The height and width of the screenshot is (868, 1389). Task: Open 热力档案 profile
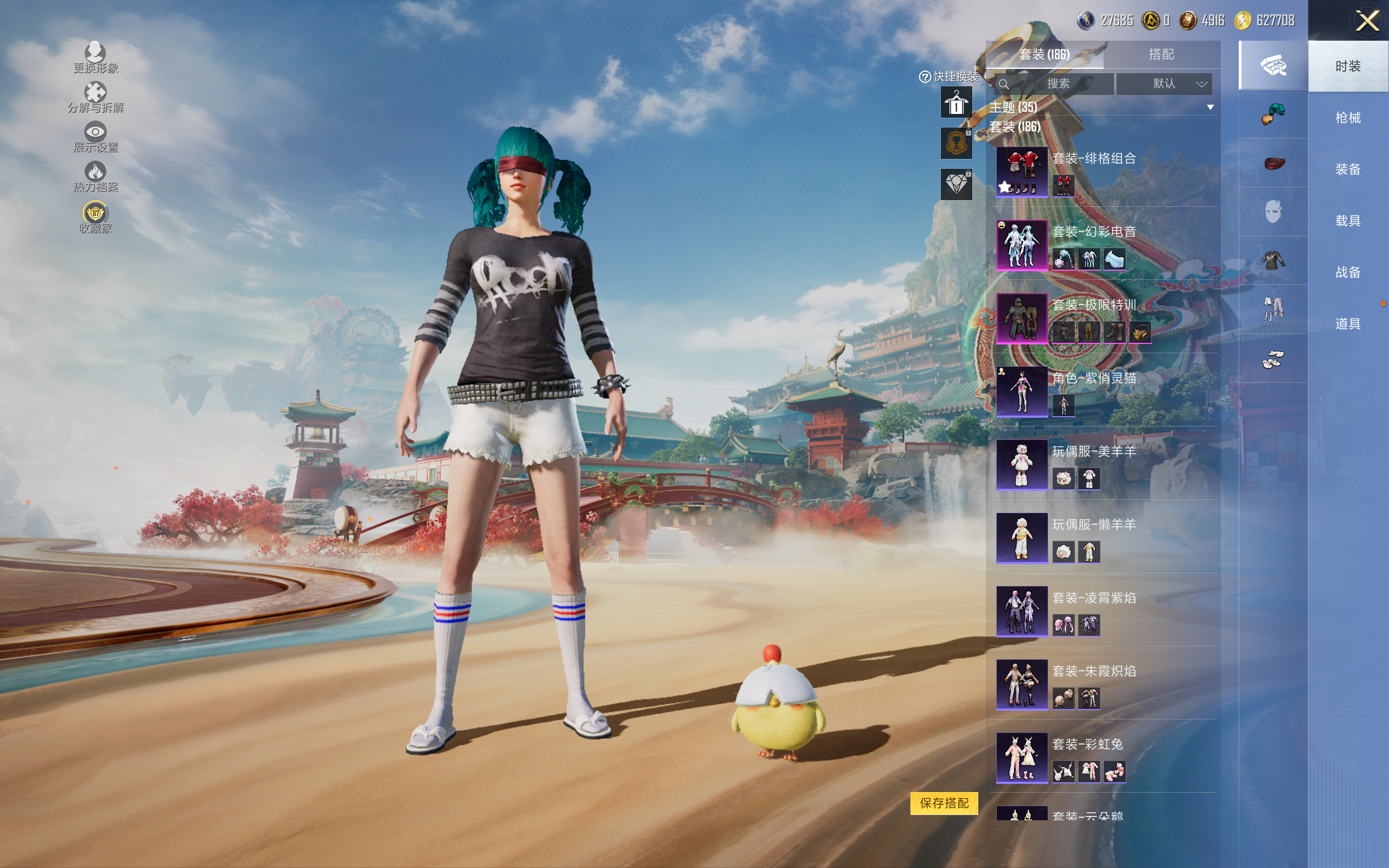tap(95, 177)
